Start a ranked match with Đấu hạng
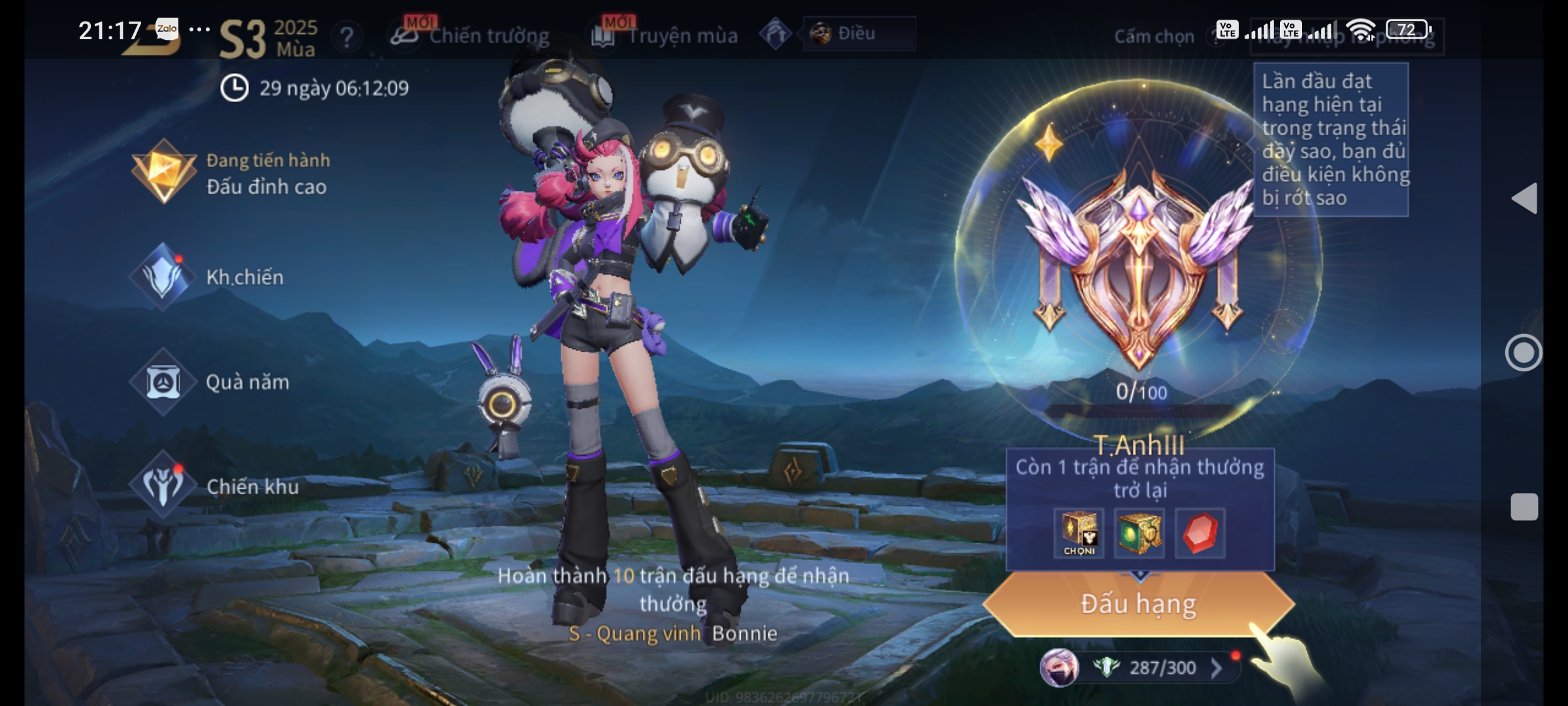The width and height of the screenshot is (1568, 706). coord(1138,604)
